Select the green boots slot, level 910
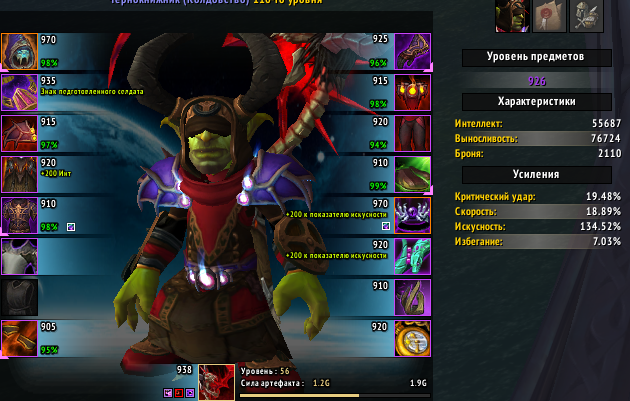Viewport: 630px width, 401px height. pos(411,173)
